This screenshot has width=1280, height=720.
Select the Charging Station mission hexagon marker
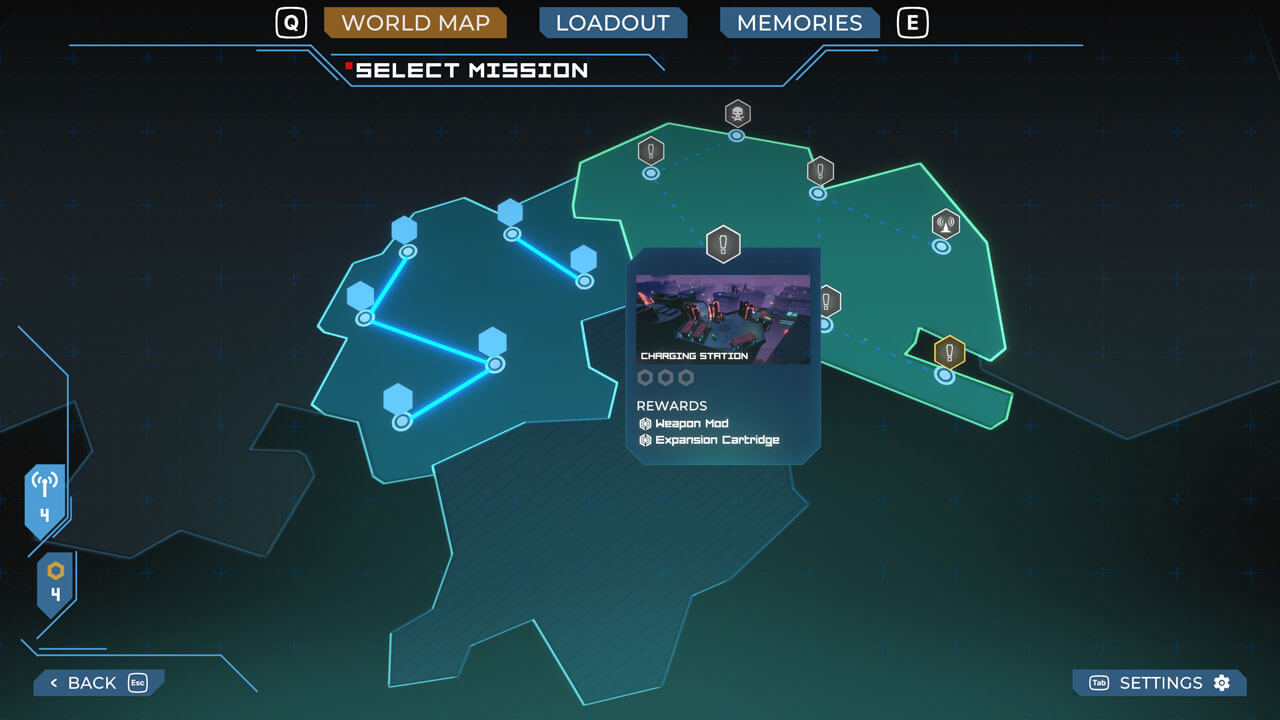[x=723, y=244]
